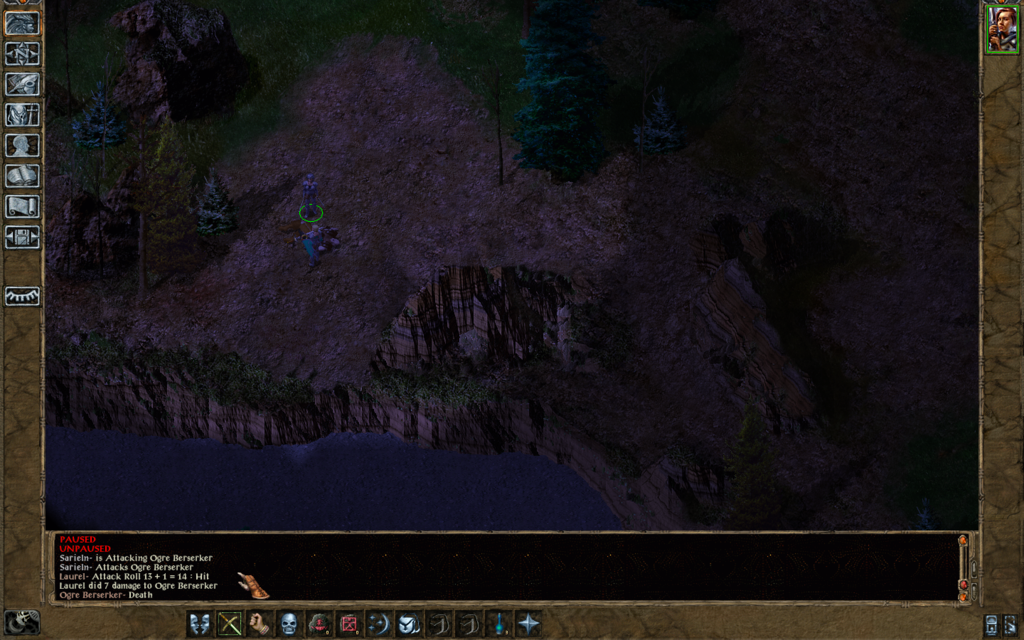The height and width of the screenshot is (640, 1024).
Task: Click the dragon clock pause button
Action: coord(21,621)
